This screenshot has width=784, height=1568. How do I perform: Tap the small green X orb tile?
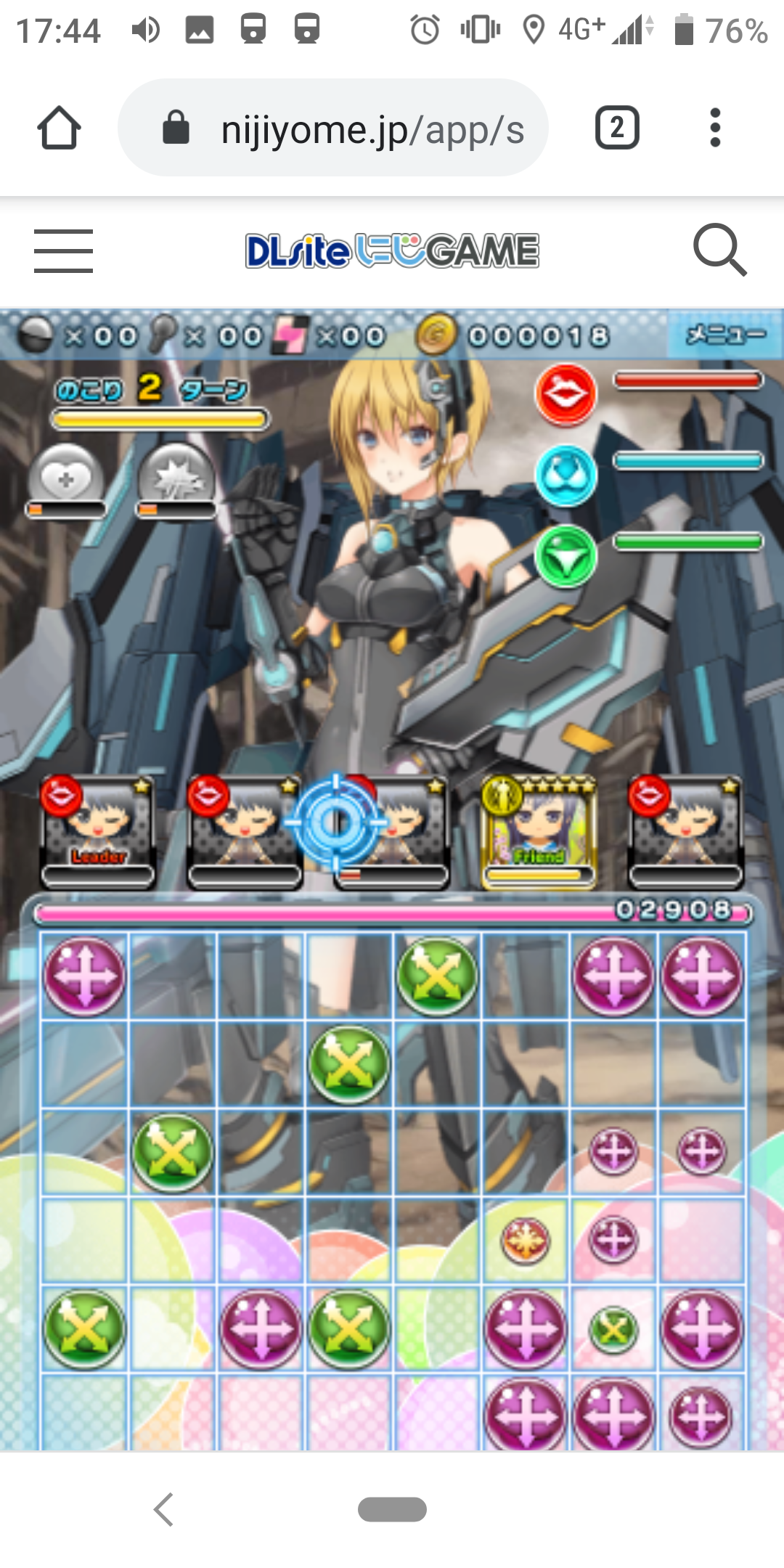click(613, 1329)
